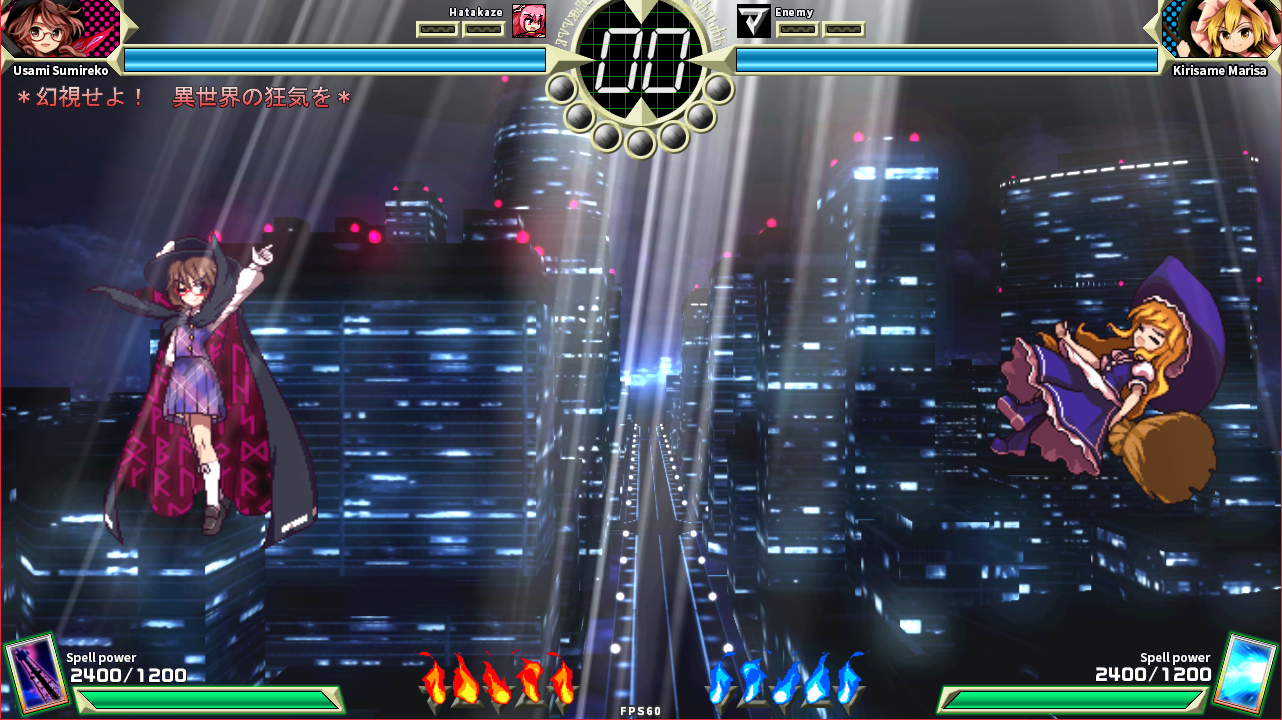This screenshot has height=720, width=1282.
Task: Select the purple spell card beside the left Spell power gauge
Action: [36, 676]
